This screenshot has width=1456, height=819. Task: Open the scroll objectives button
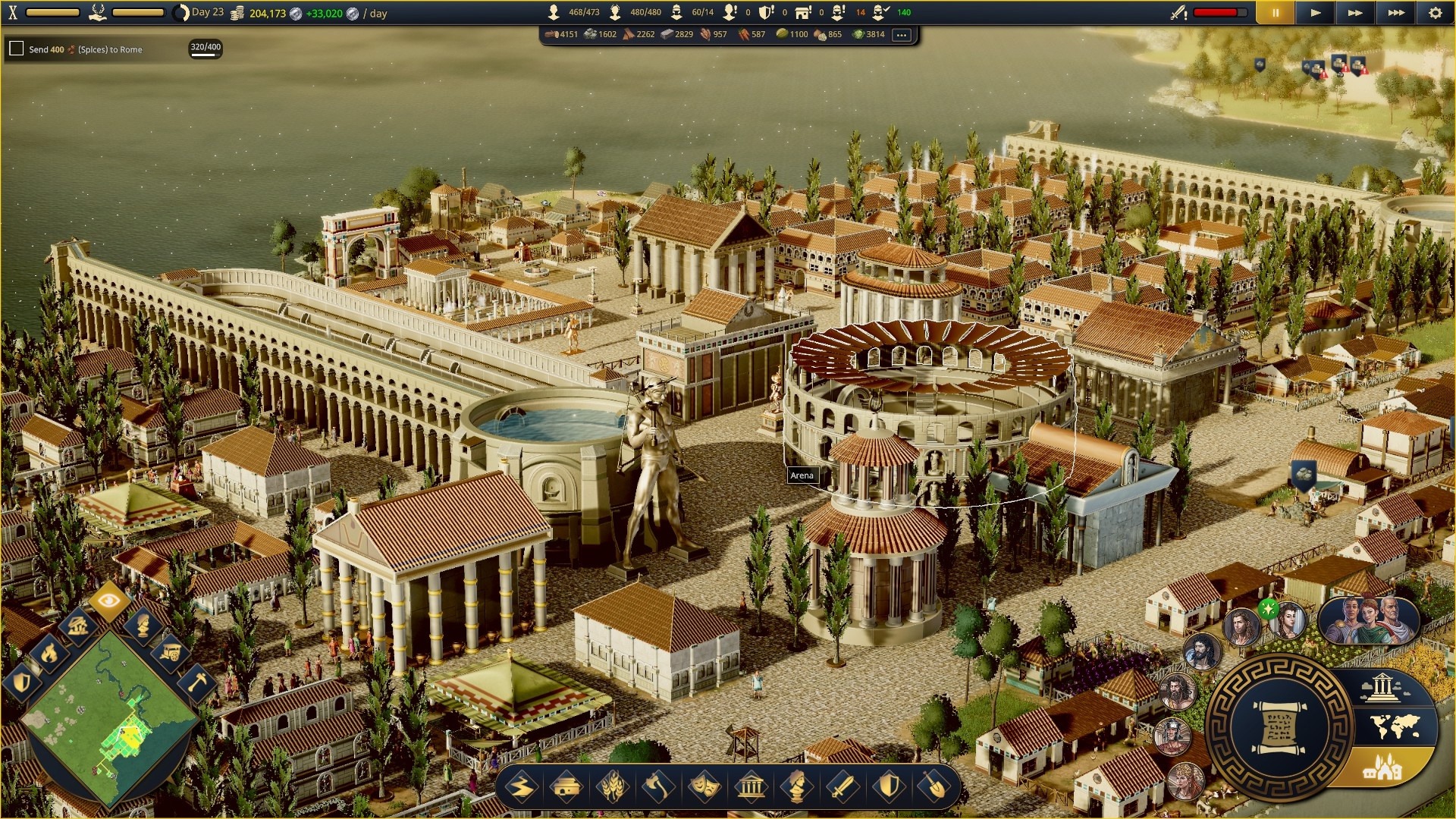1279,728
